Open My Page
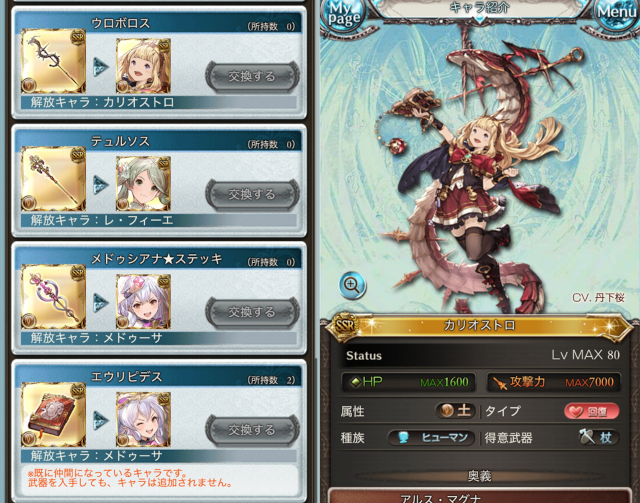This screenshot has width=640, height=503. point(343,12)
